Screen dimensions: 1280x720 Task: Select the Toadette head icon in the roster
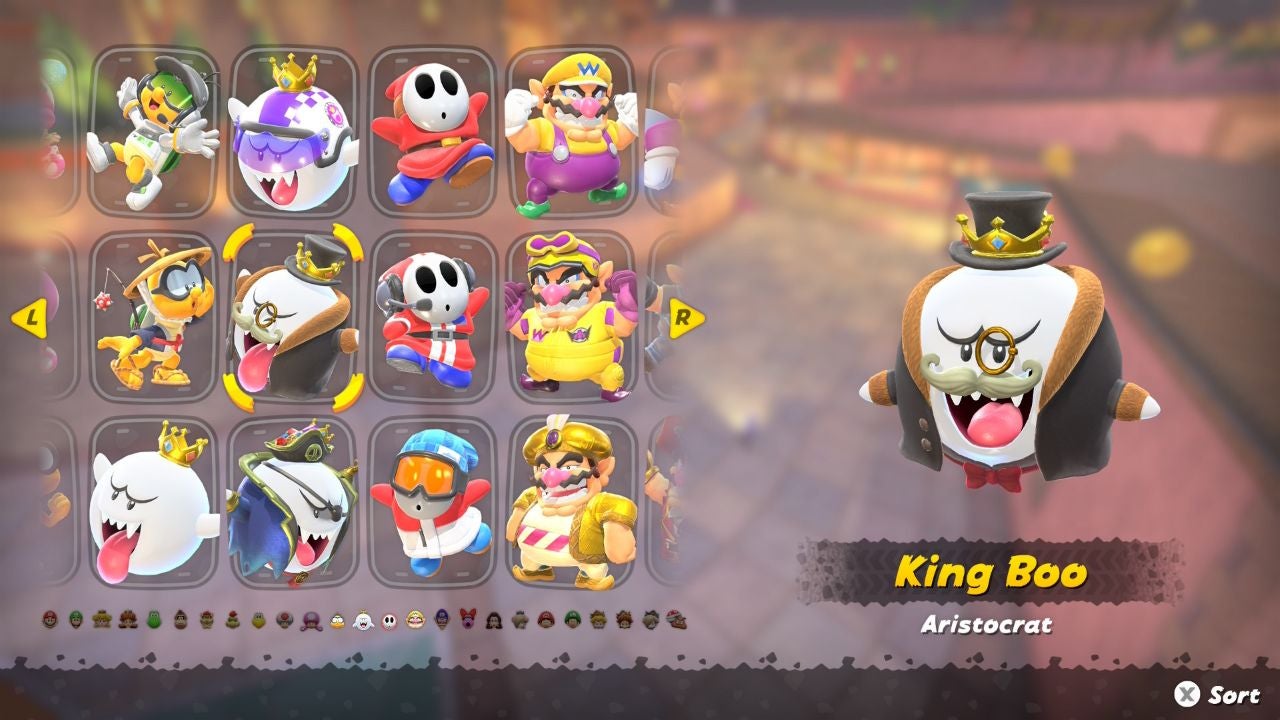coord(310,618)
